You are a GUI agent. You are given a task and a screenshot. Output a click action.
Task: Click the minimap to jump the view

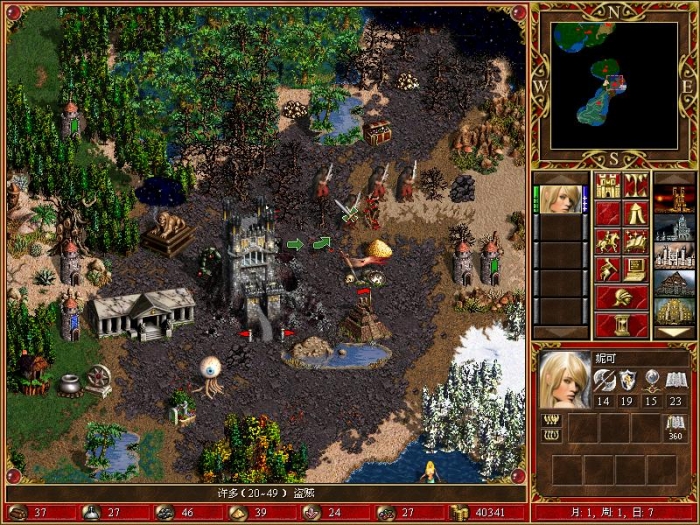point(615,82)
